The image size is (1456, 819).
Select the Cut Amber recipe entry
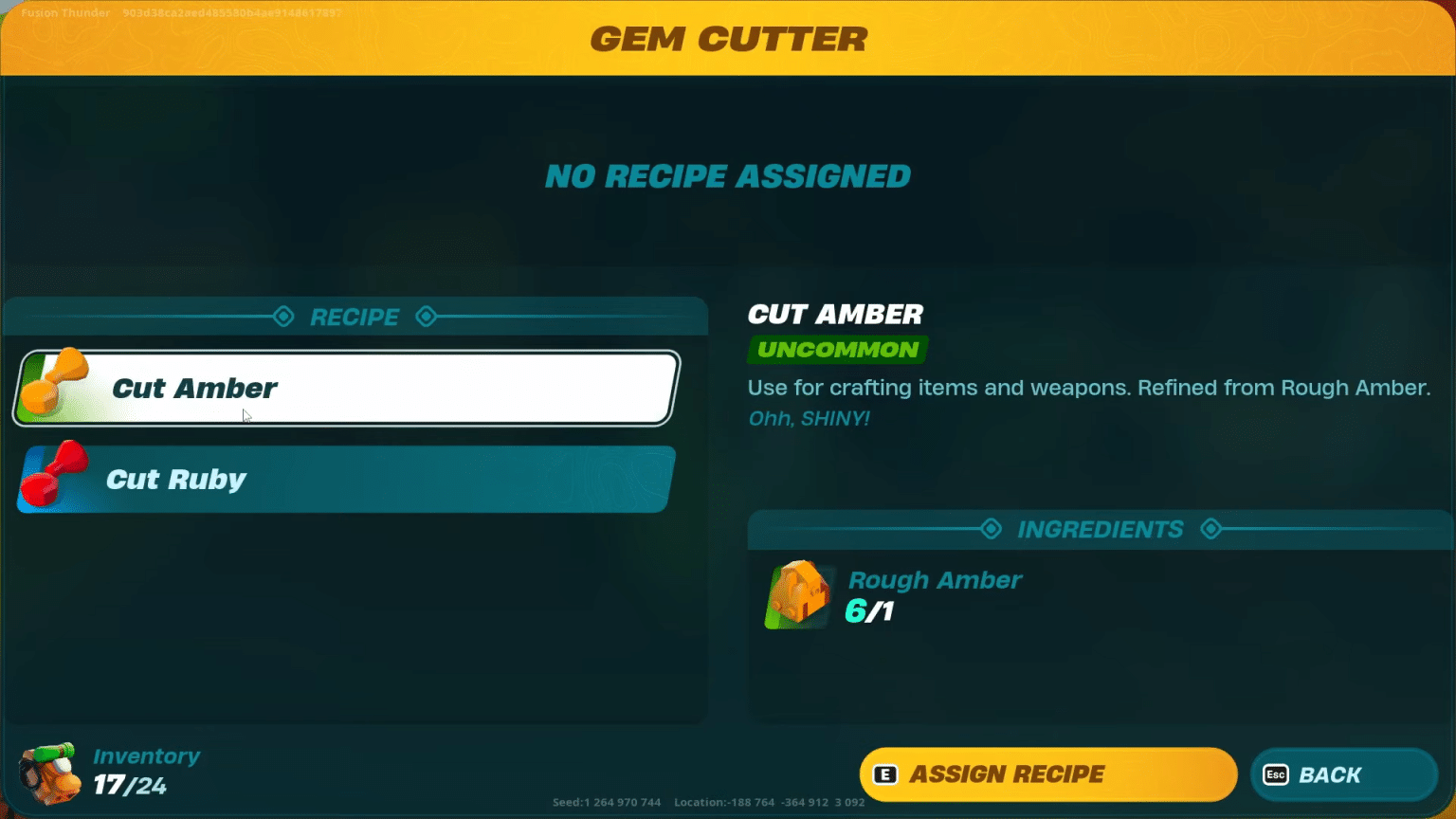point(344,388)
